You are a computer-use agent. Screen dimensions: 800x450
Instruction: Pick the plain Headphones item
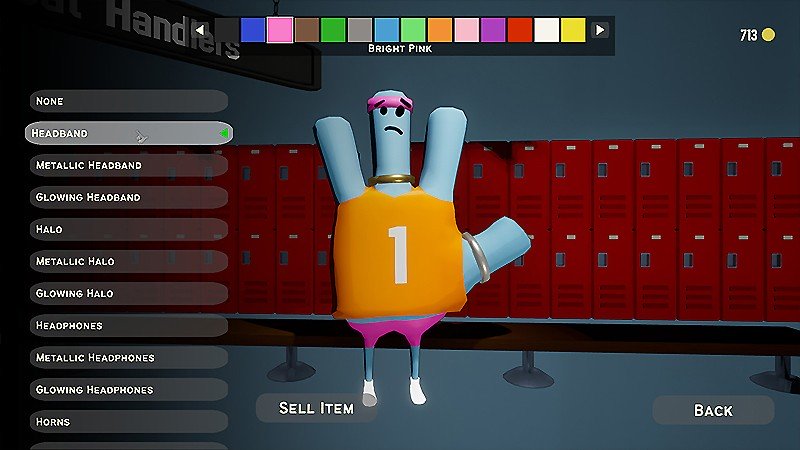(126, 325)
